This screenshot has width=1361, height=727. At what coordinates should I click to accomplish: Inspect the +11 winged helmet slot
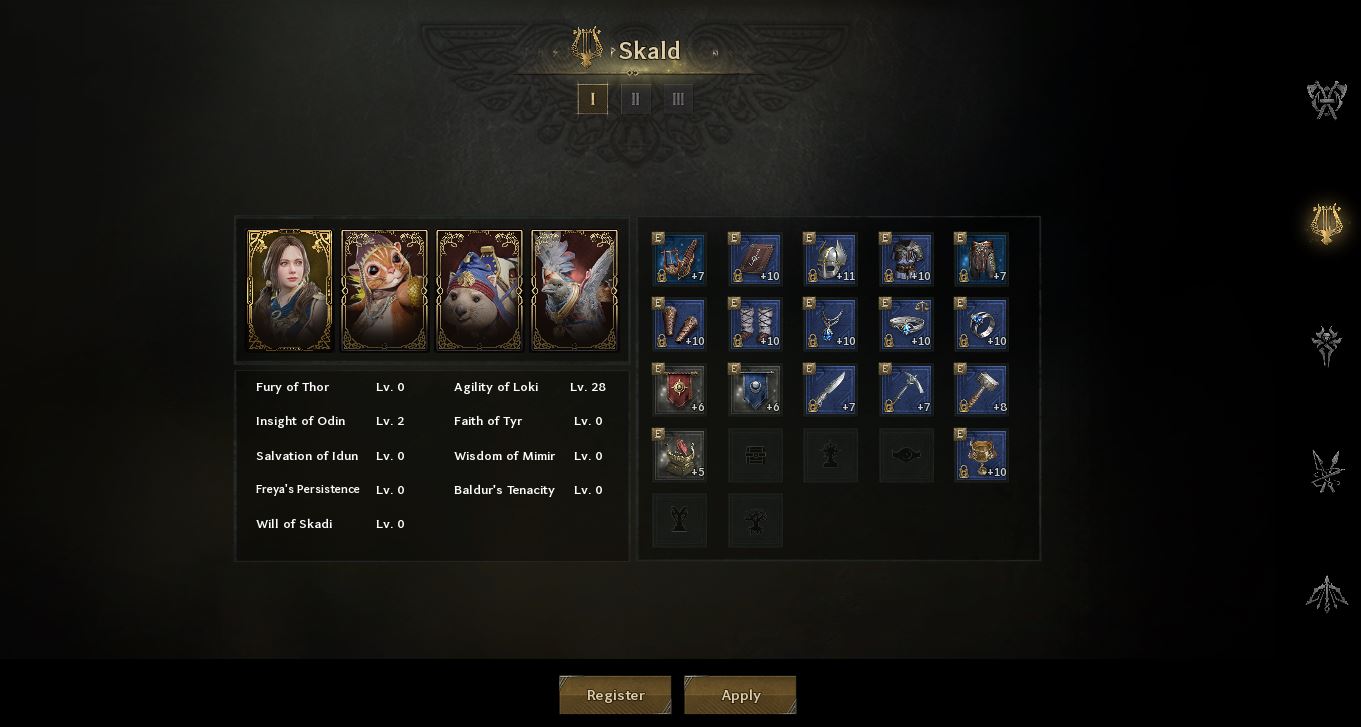coord(830,259)
